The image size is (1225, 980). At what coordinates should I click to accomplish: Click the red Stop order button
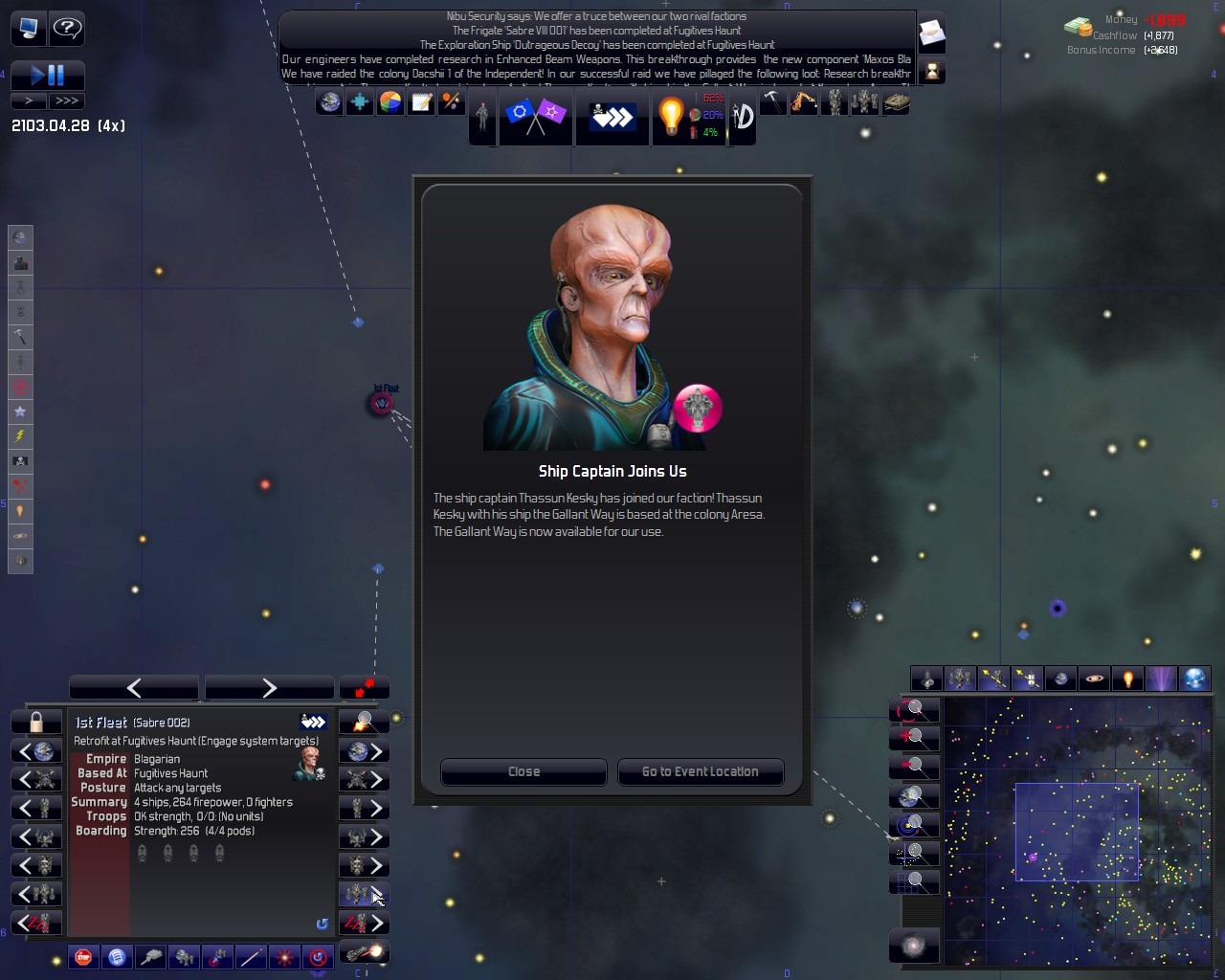84,956
